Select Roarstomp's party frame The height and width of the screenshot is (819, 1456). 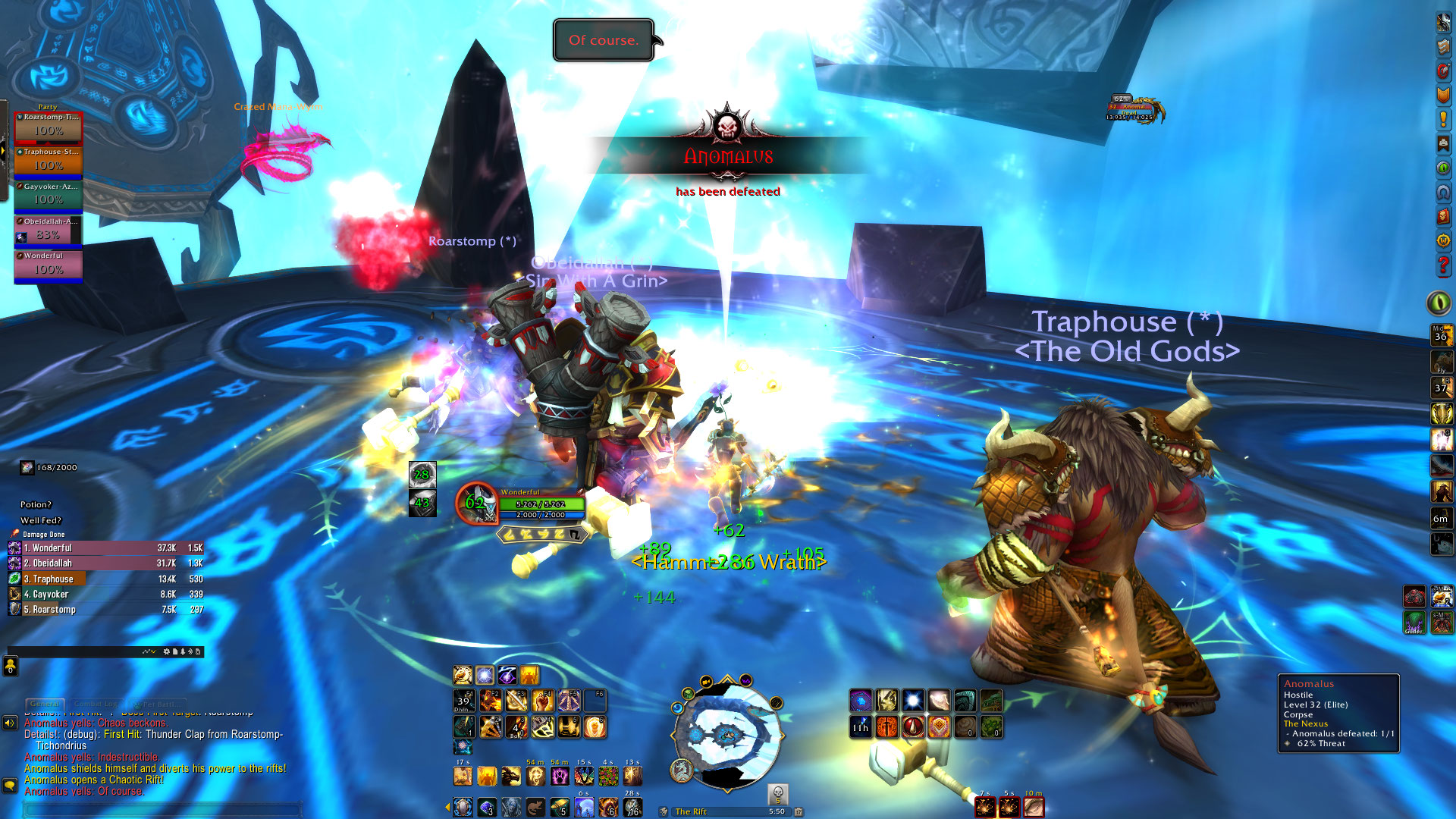(x=48, y=127)
